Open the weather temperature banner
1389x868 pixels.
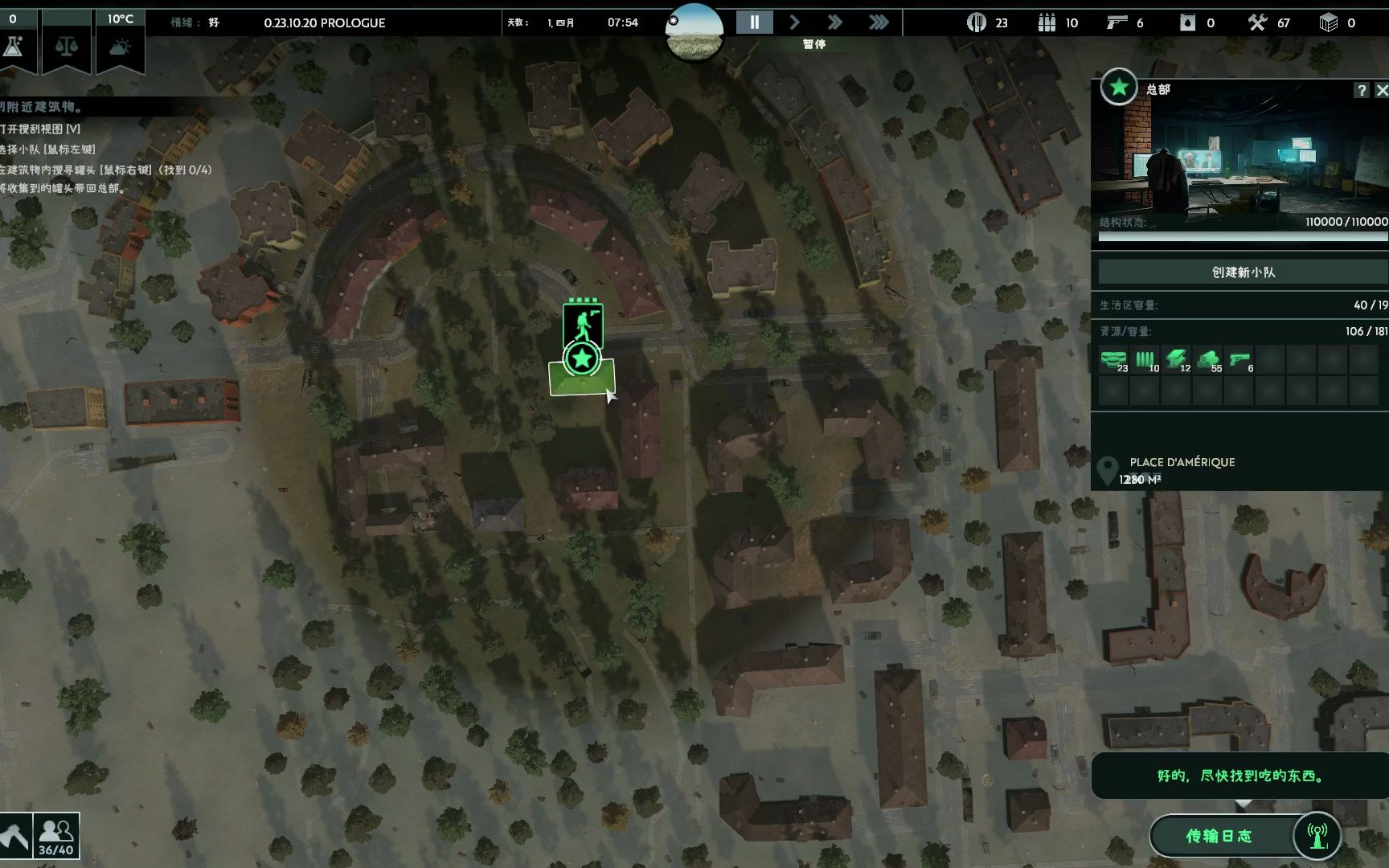(x=121, y=47)
